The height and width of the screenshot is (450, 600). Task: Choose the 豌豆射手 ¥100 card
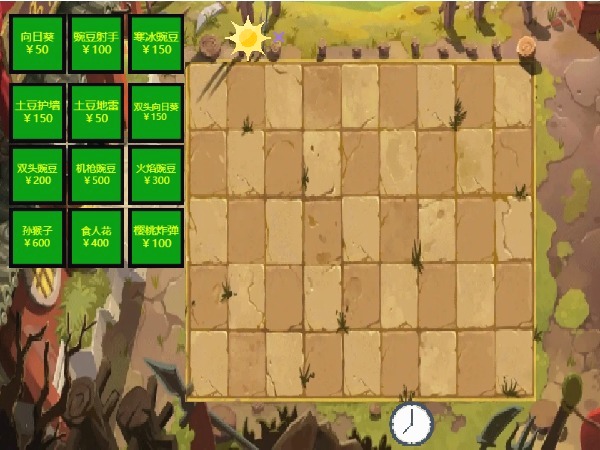96,43
